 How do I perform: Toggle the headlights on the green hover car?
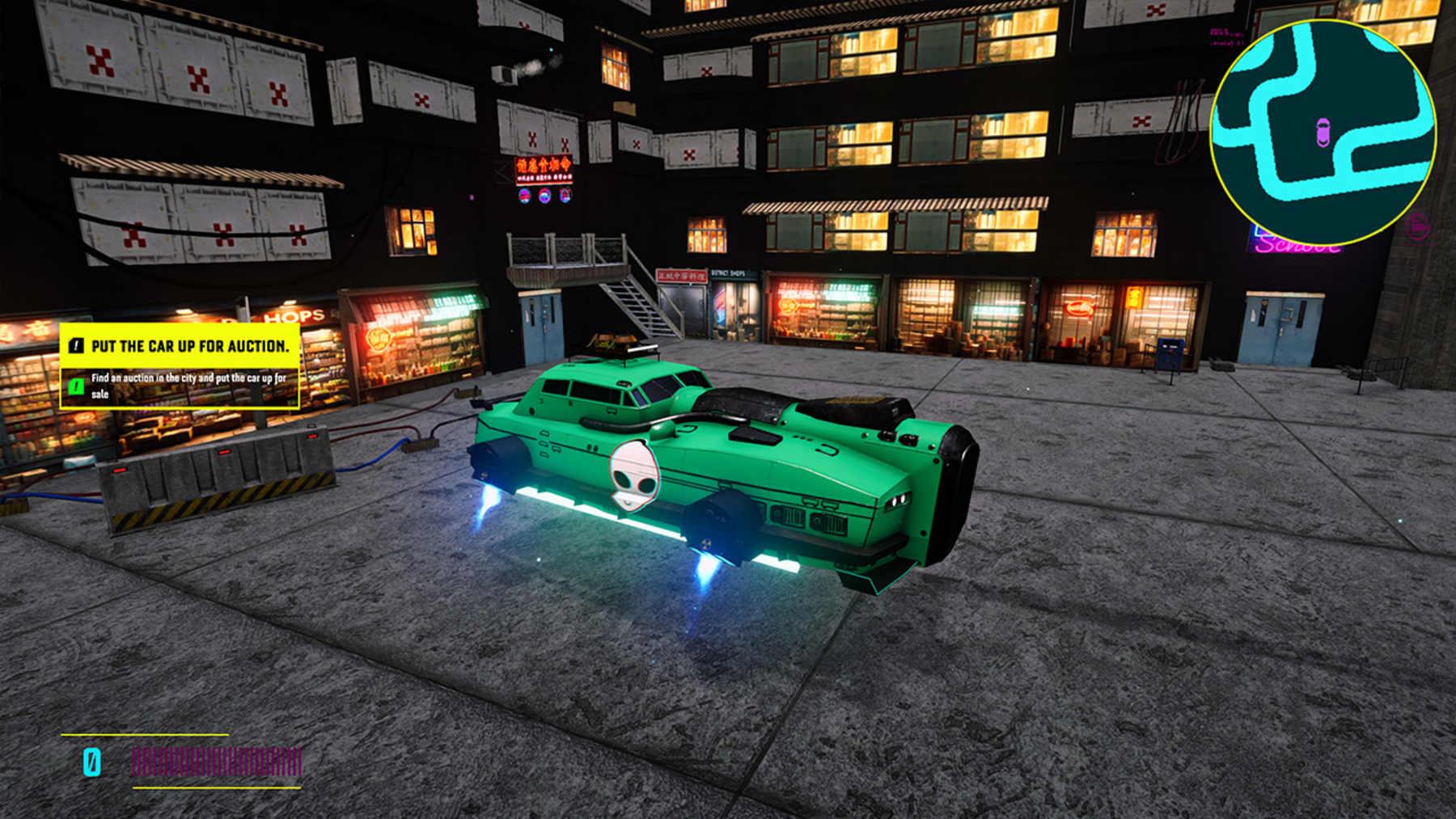[x=898, y=499]
